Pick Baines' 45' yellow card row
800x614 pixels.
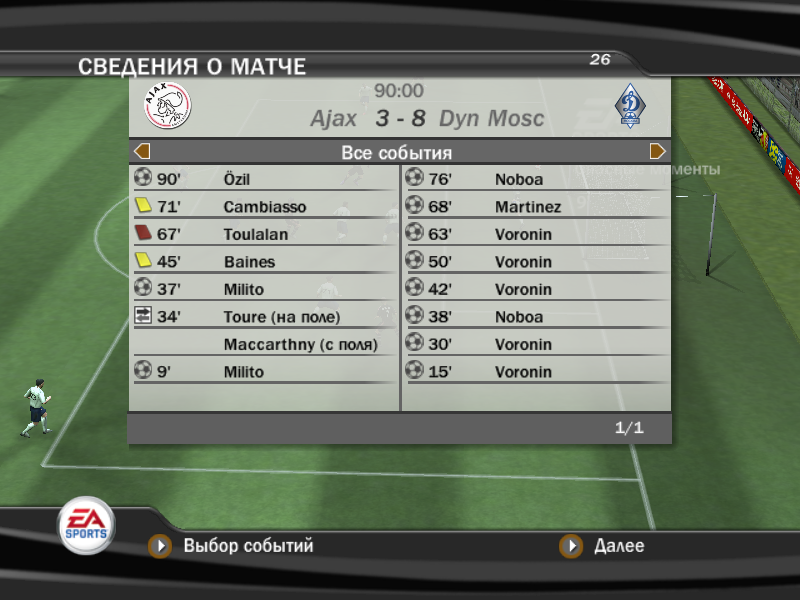[264, 262]
